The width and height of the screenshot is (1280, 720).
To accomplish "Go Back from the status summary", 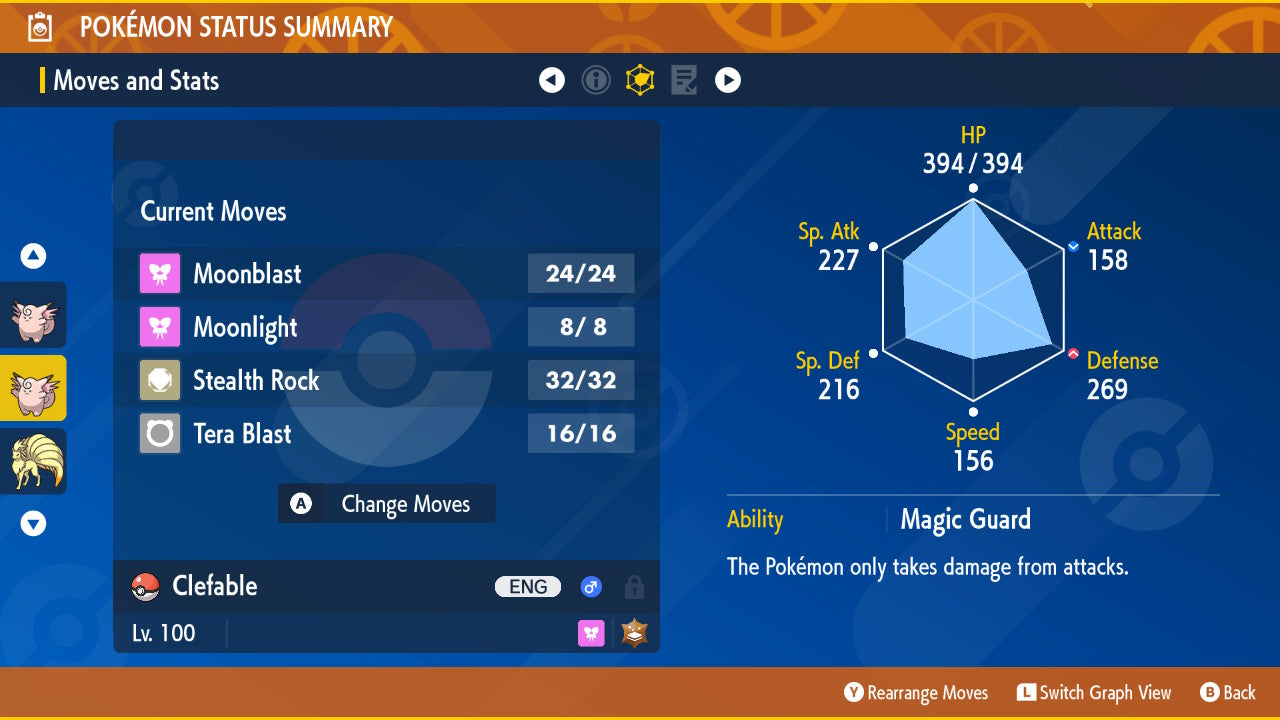I will click(1228, 693).
